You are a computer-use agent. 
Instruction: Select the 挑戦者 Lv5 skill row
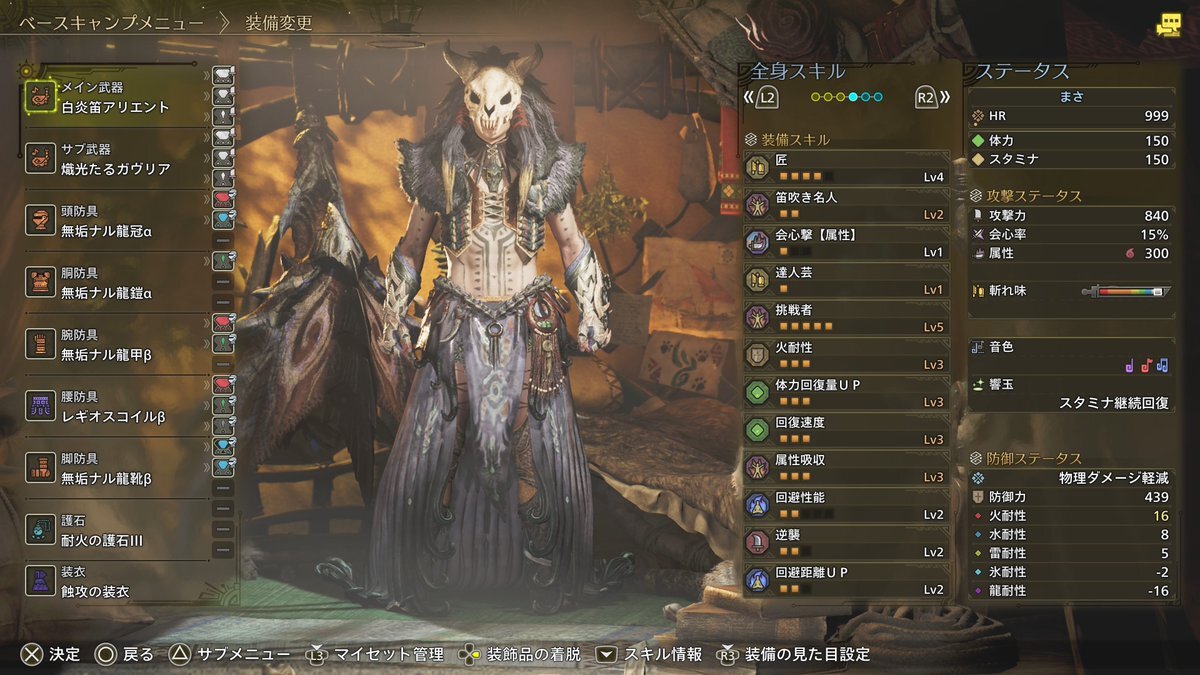[x=846, y=317]
